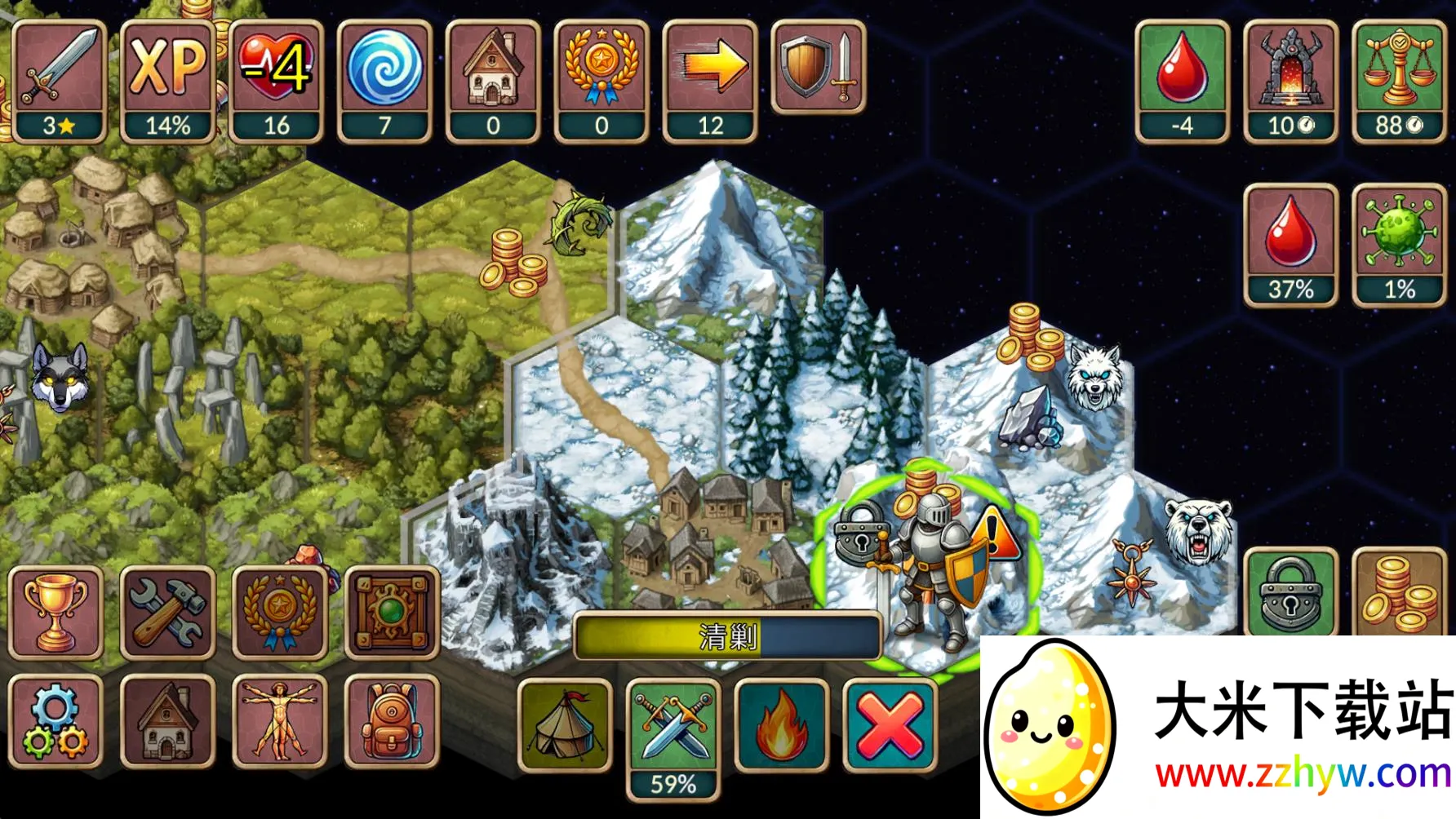Open the trophy achievements button
This screenshot has width=1456, height=819.
pyautogui.click(x=55, y=613)
